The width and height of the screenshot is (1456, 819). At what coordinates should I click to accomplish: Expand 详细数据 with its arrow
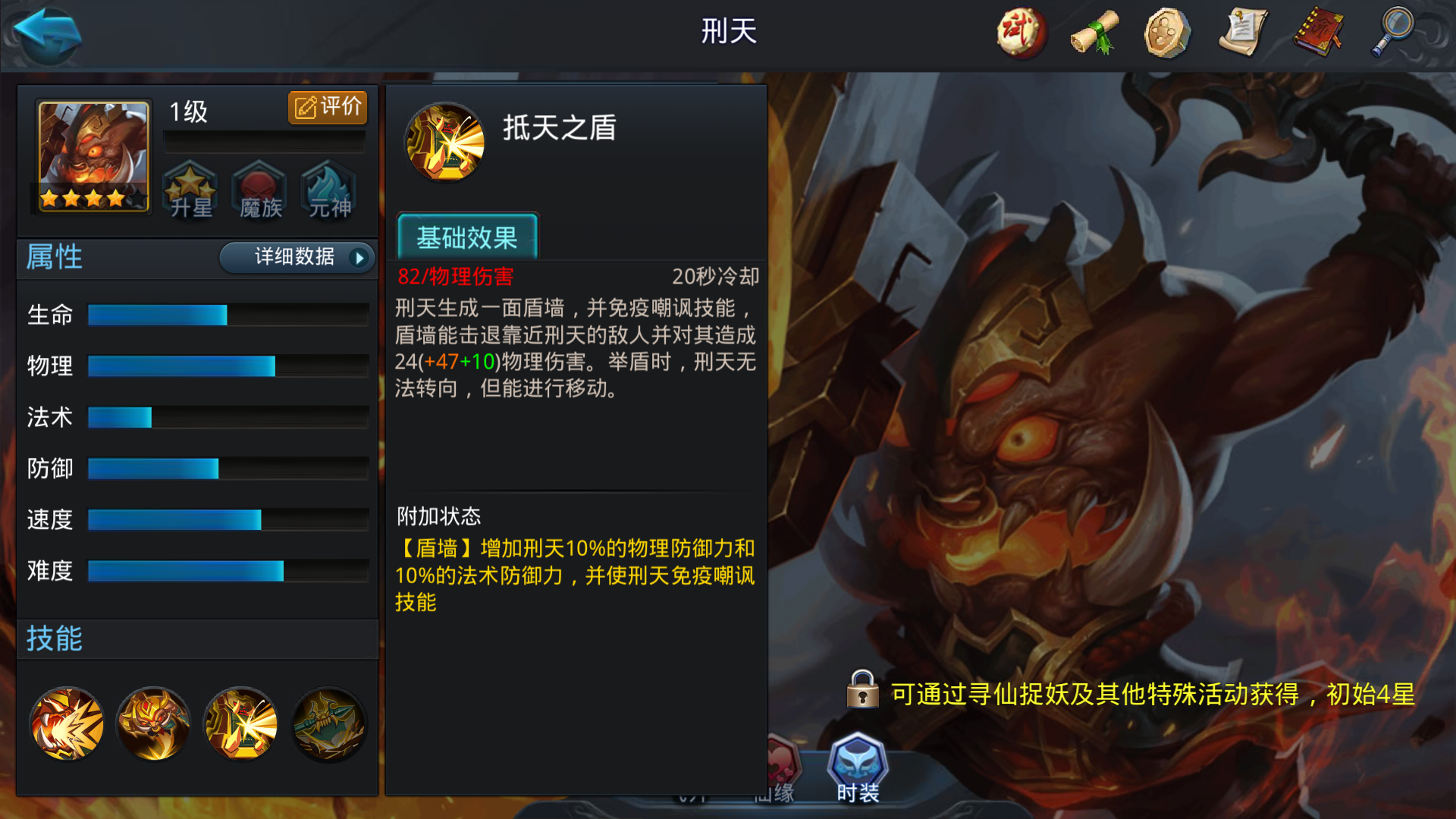coord(297,258)
